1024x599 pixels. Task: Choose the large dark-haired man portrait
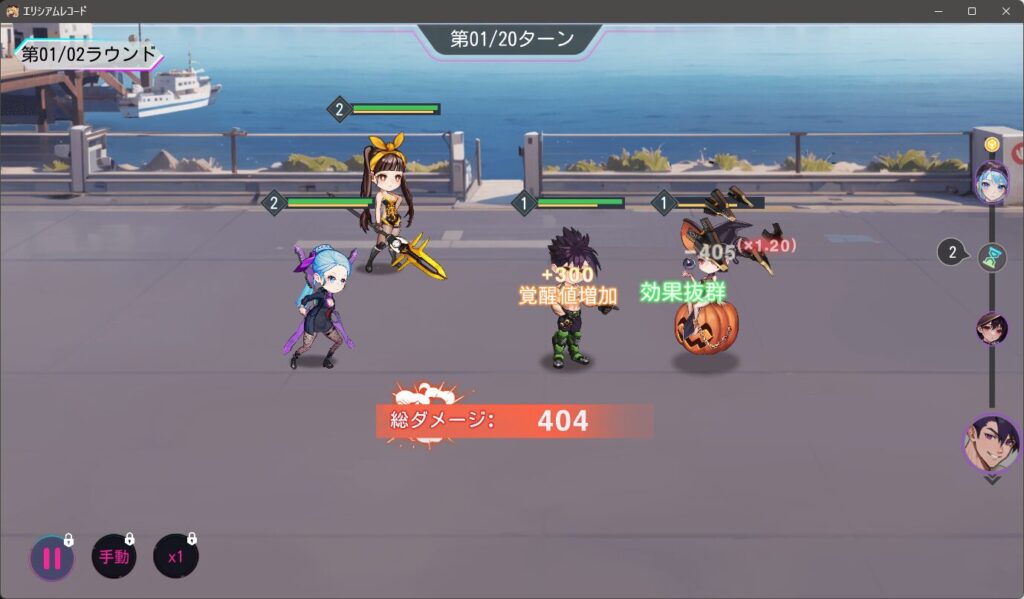(x=992, y=443)
